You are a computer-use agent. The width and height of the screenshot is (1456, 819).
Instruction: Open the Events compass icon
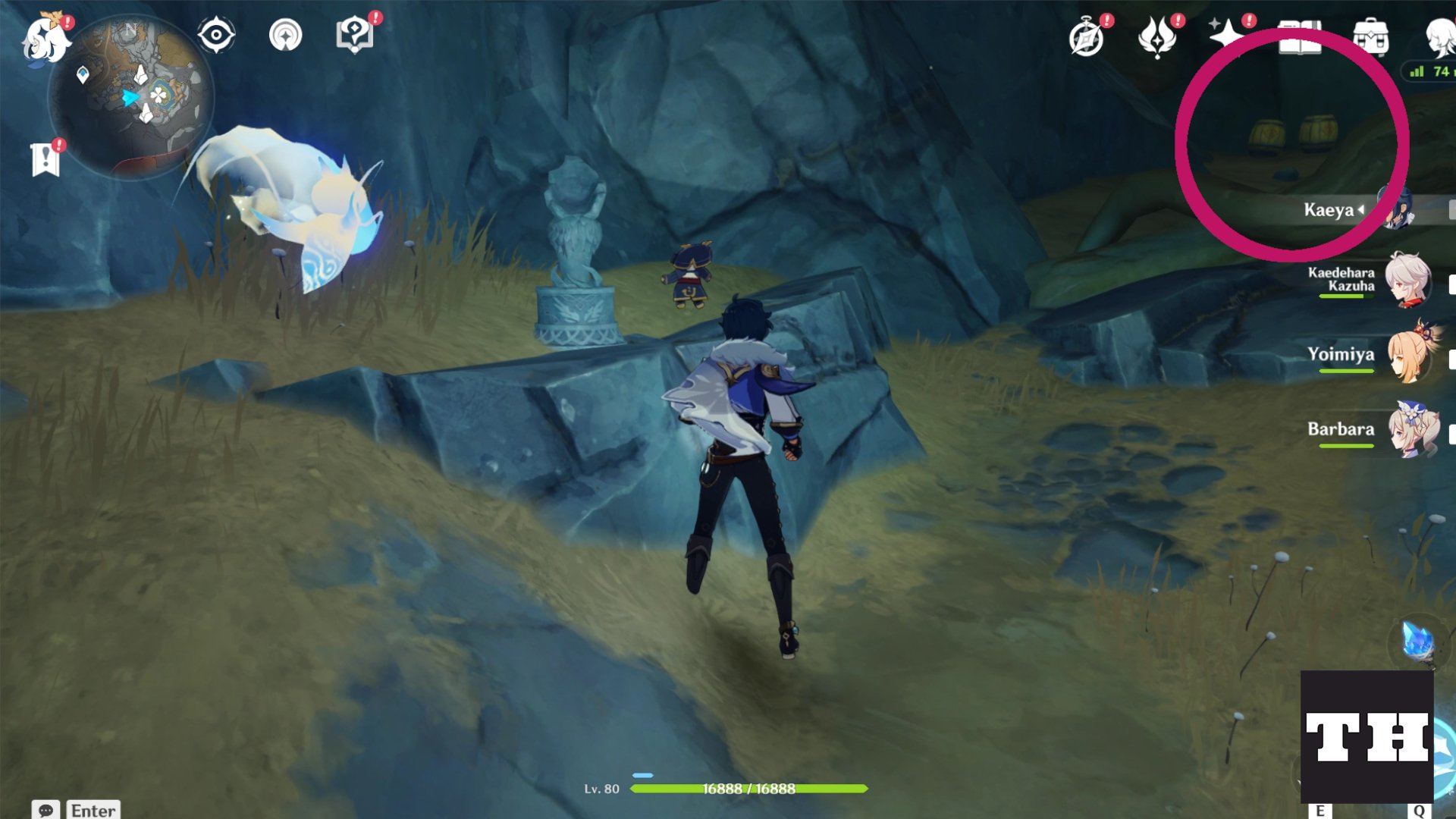click(1087, 38)
